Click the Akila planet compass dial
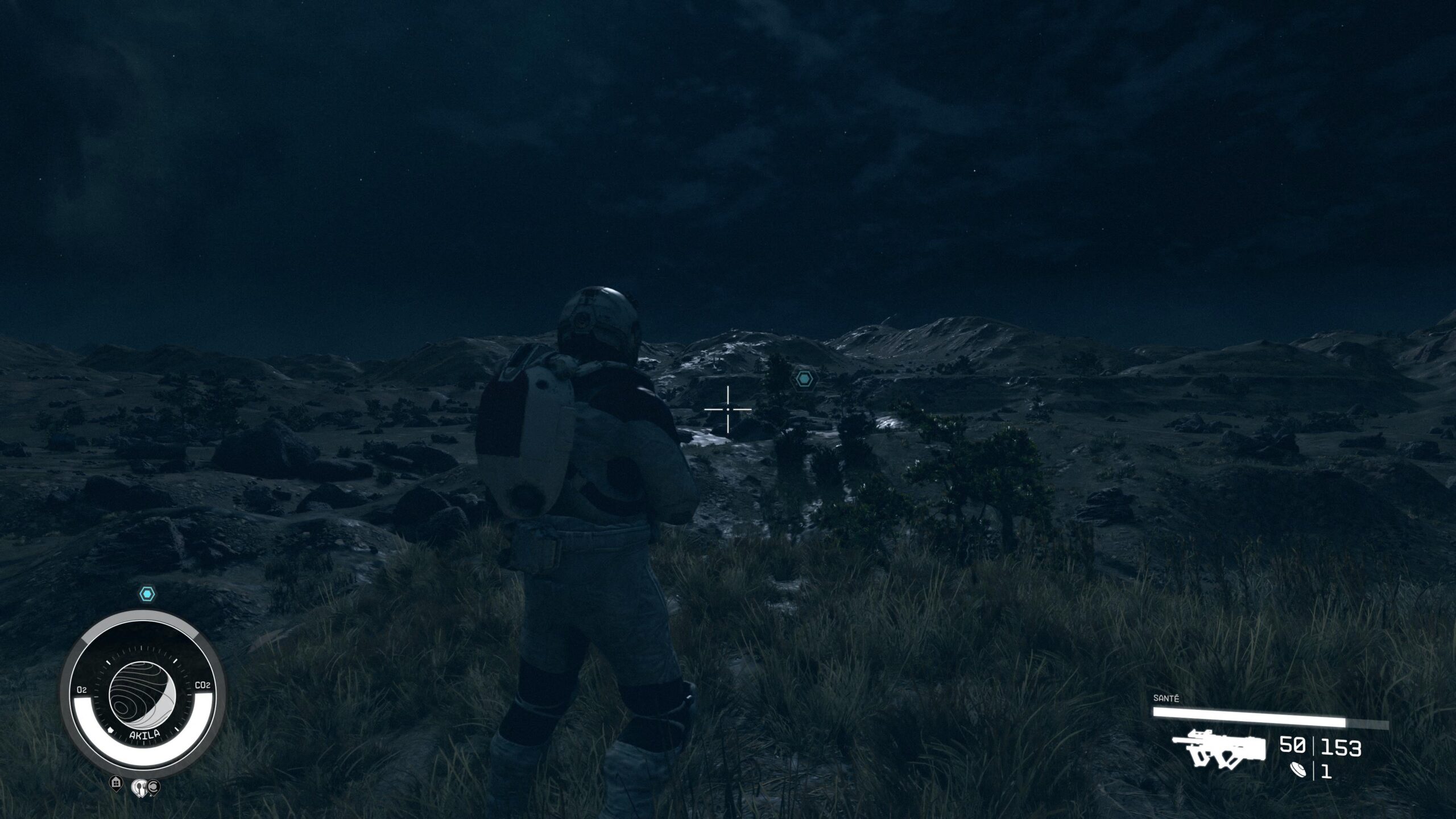Image resolution: width=1456 pixels, height=819 pixels. click(x=142, y=690)
